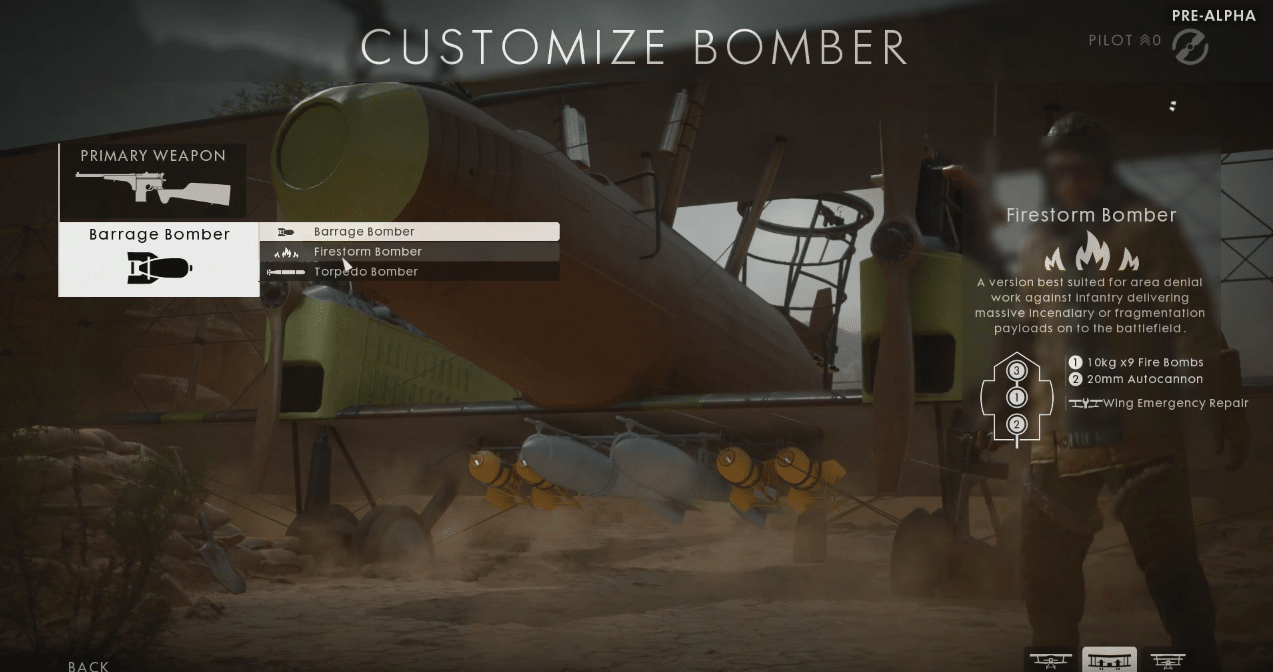Open the Primary Weapon slot

(x=152, y=180)
